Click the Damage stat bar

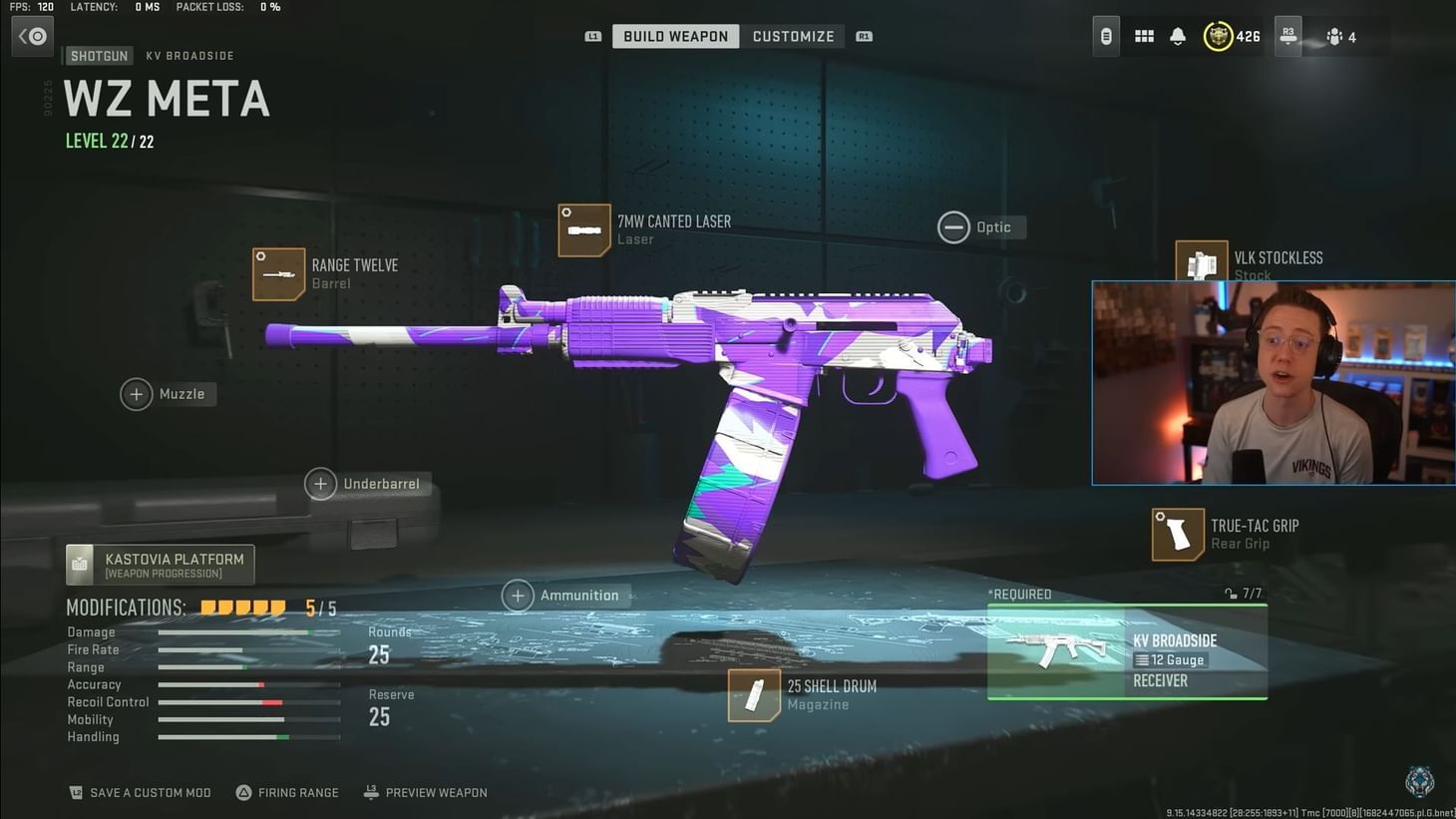coord(247,631)
